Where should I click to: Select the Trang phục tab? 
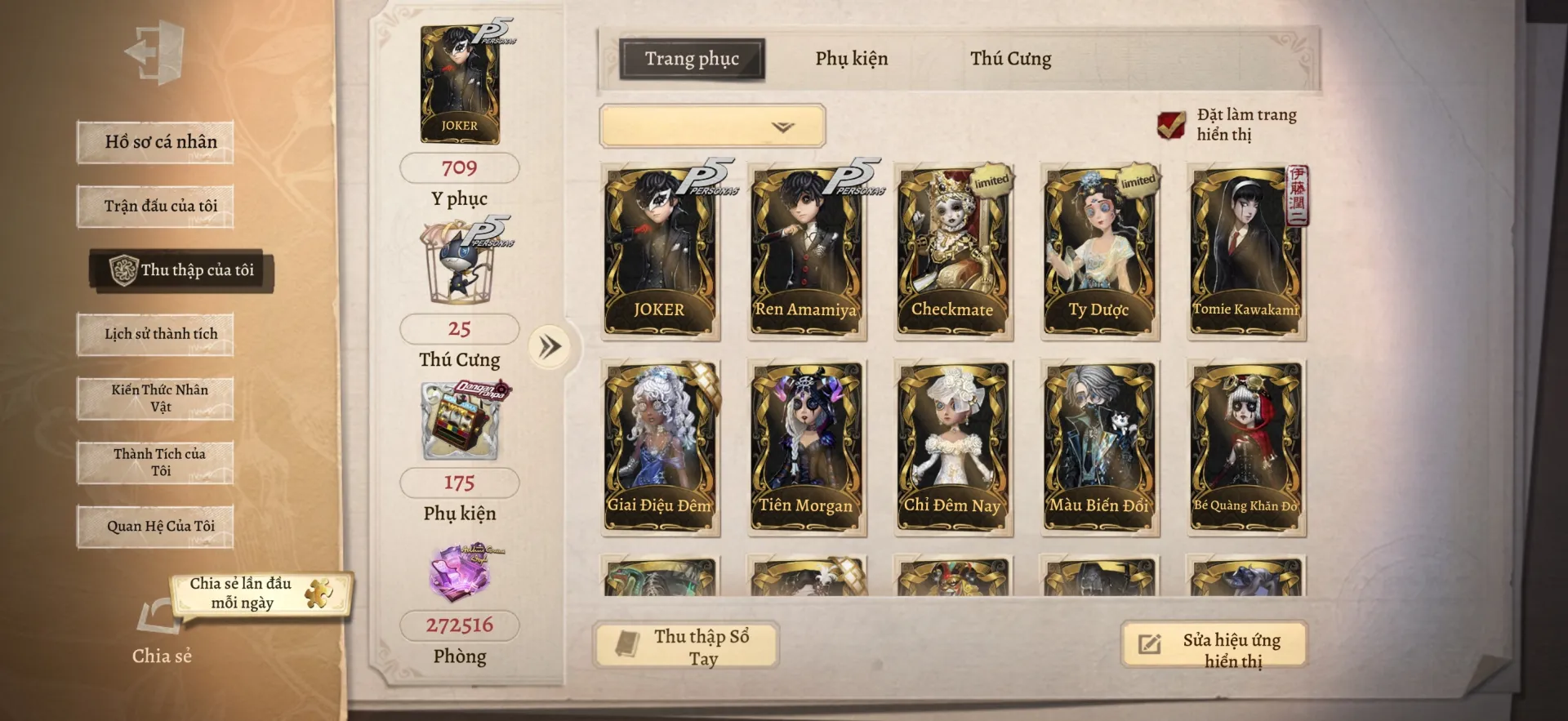click(x=692, y=59)
